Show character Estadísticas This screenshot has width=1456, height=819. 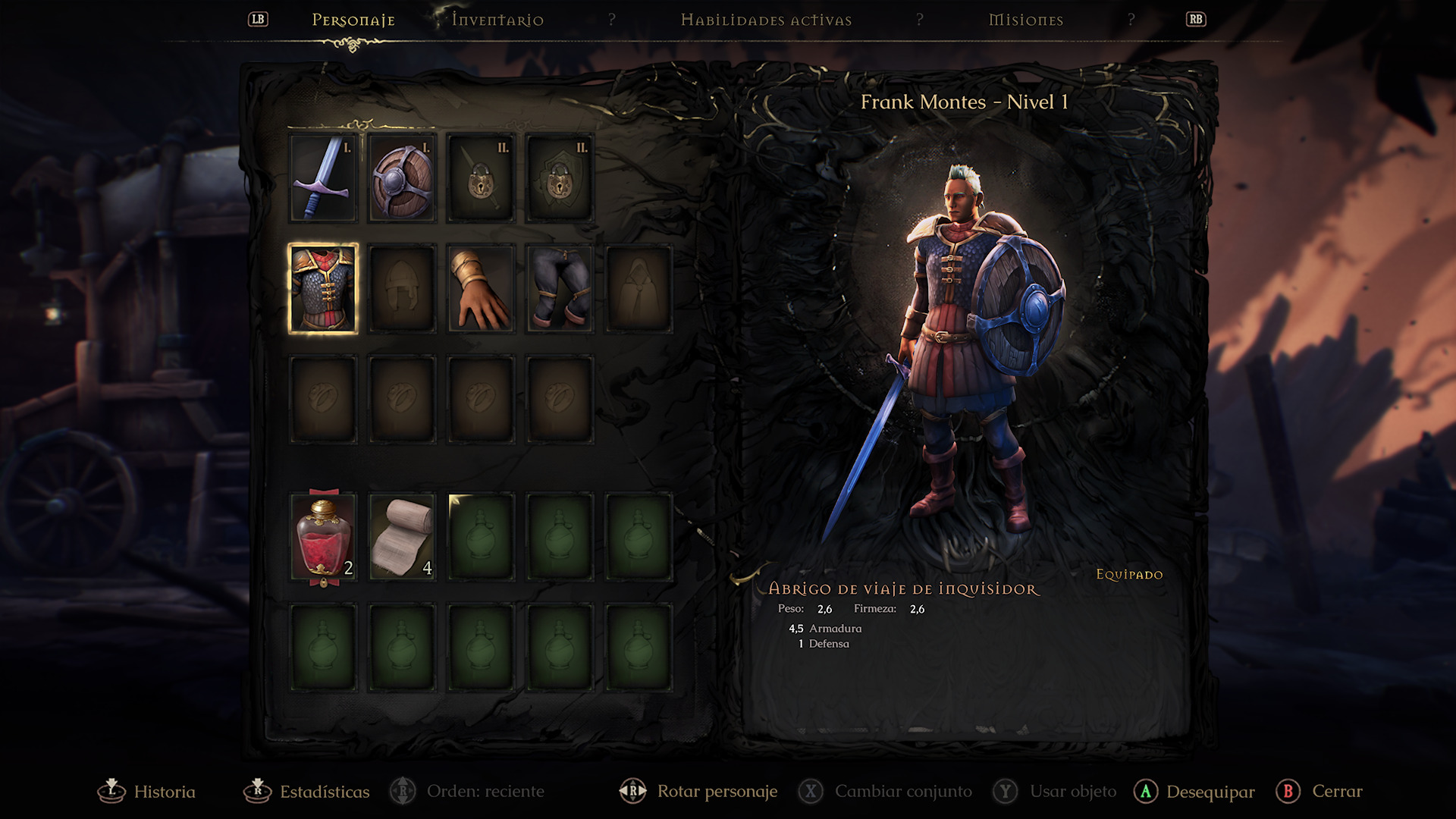point(307,792)
